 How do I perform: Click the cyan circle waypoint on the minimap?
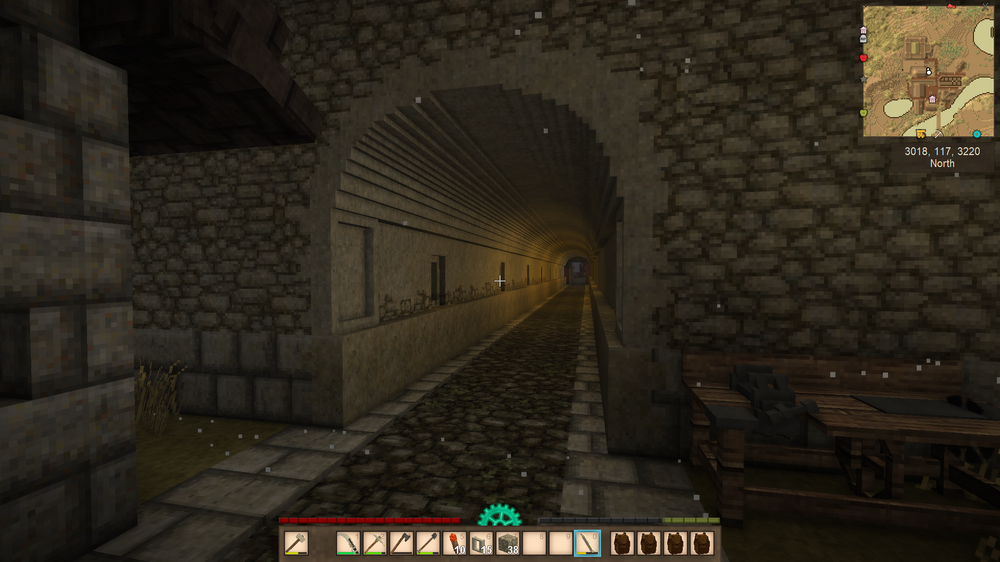977,133
